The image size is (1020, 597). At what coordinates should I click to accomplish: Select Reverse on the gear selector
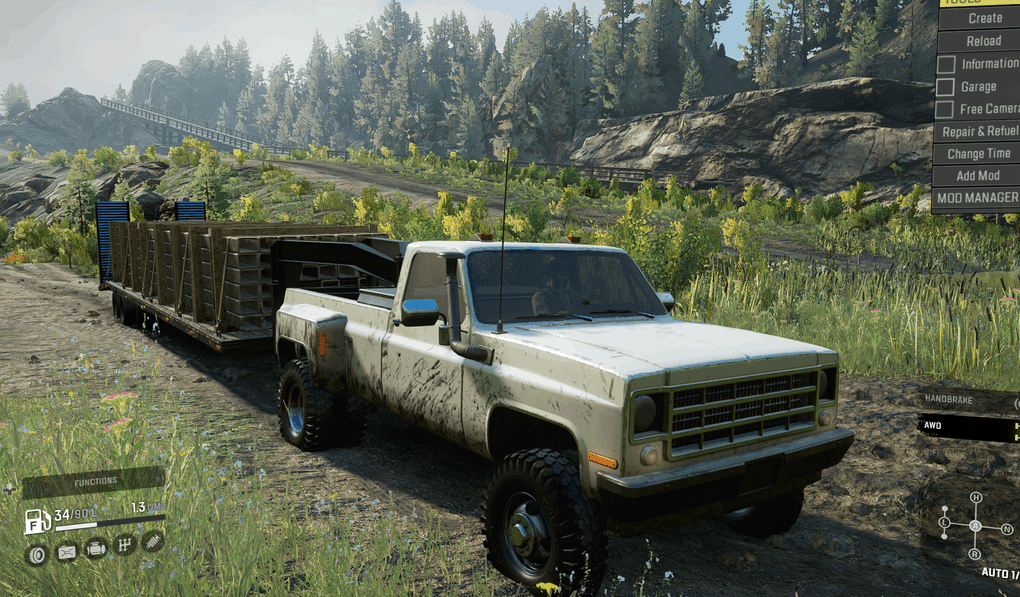tap(975, 554)
